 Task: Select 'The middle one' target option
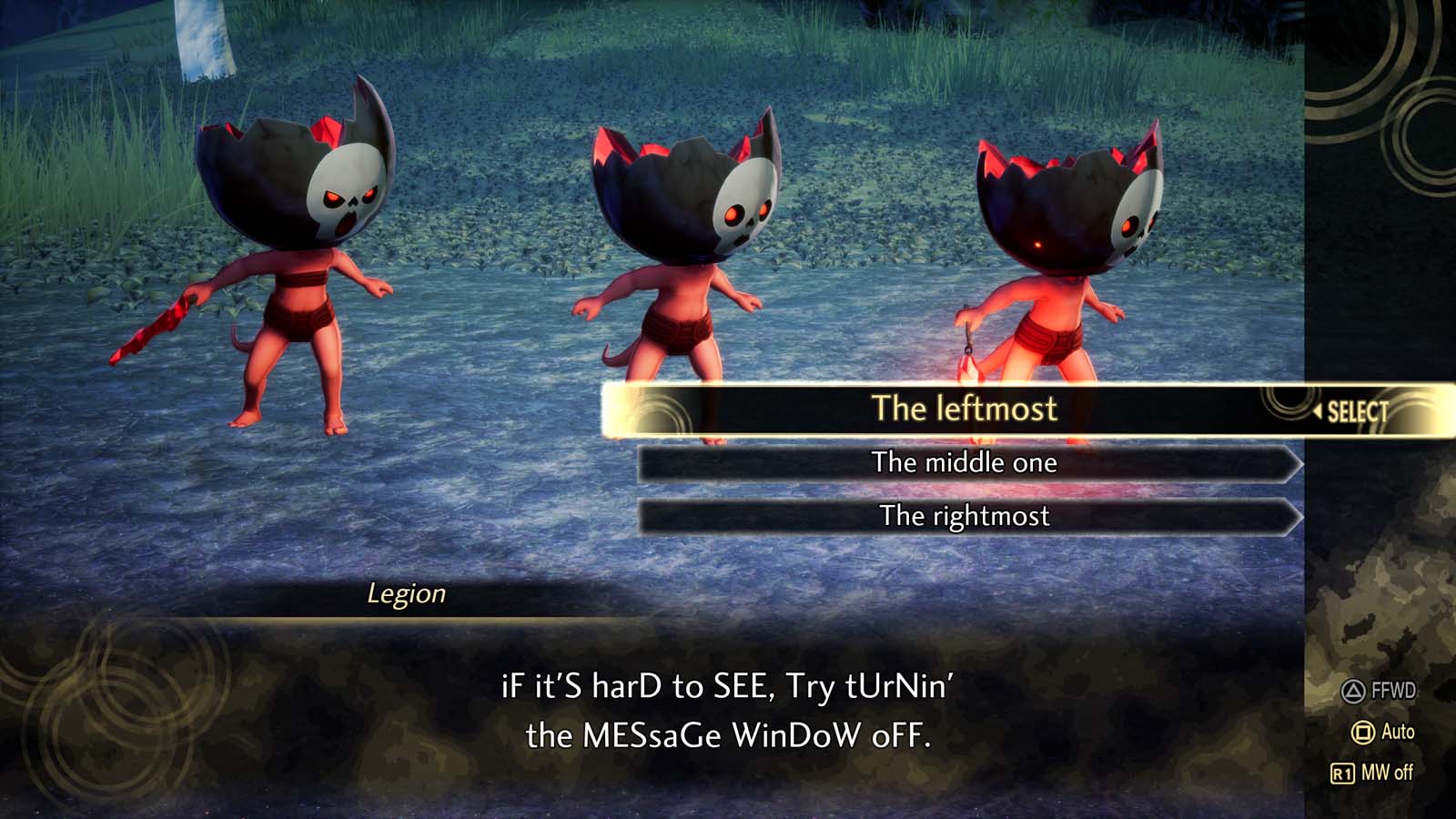(965, 463)
